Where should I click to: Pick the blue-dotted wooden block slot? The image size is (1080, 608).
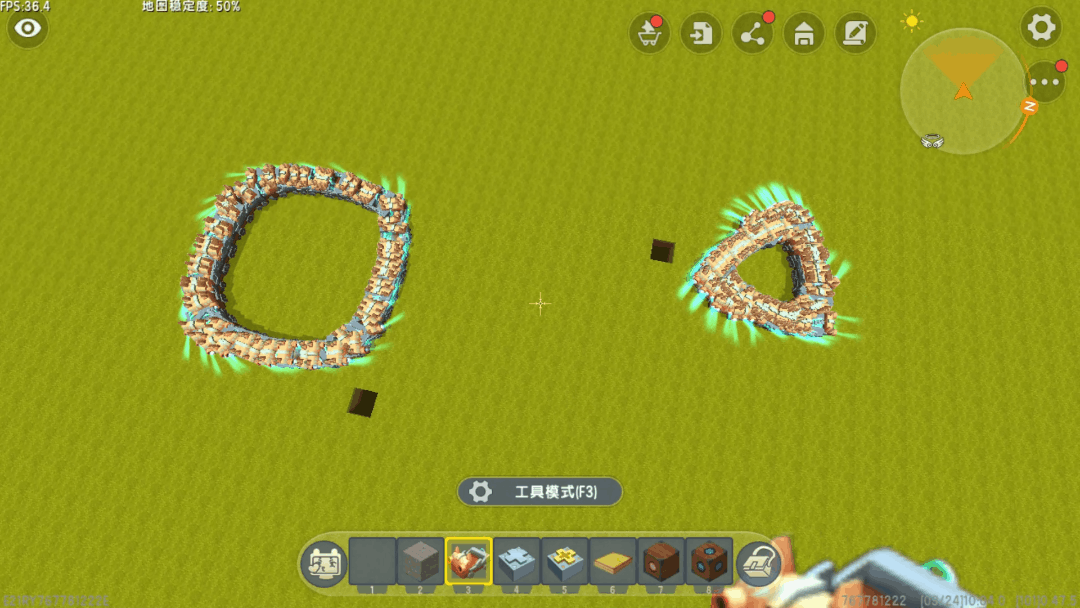click(708, 561)
